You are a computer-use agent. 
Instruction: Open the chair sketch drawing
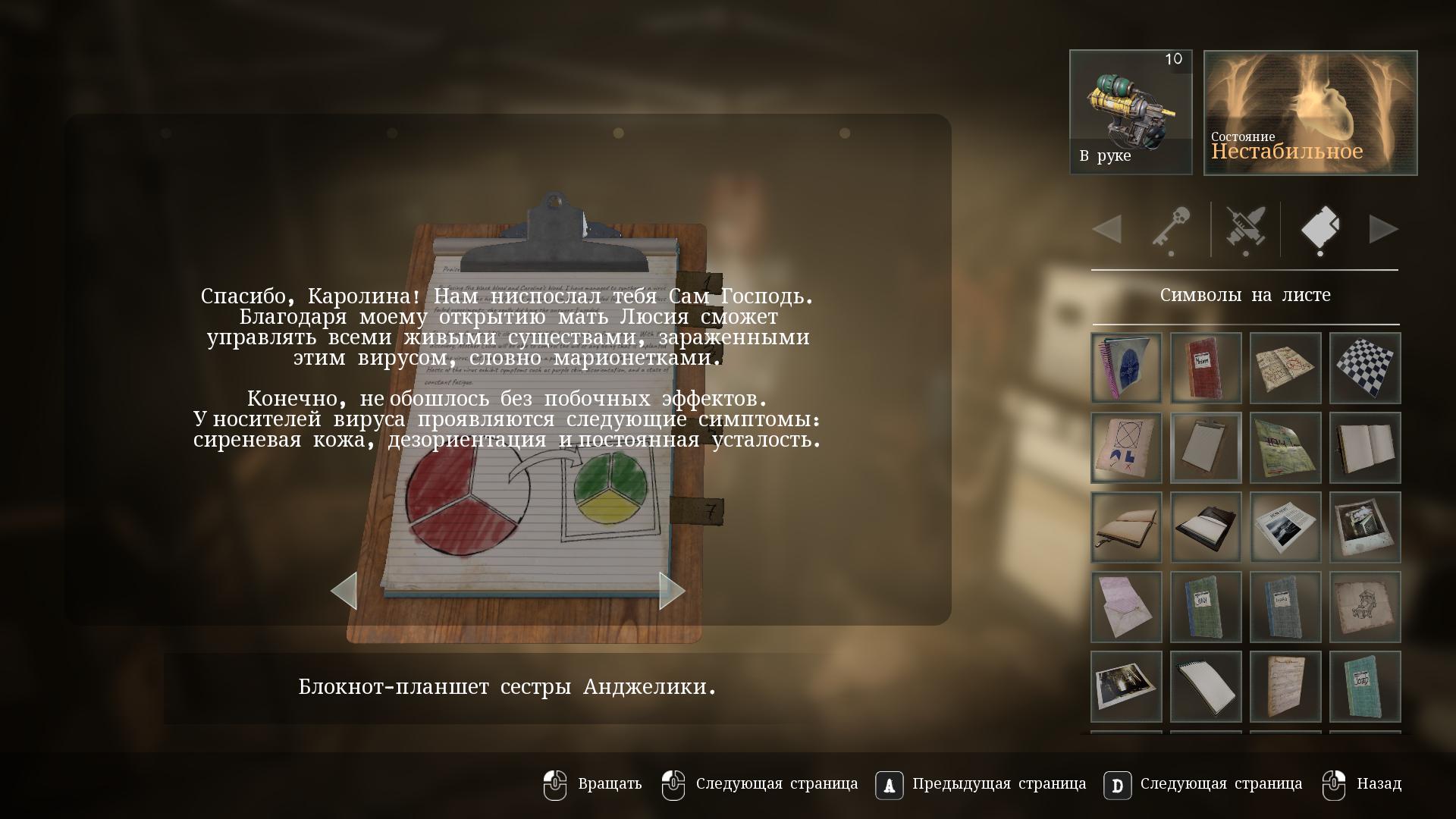click(1364, 607)
